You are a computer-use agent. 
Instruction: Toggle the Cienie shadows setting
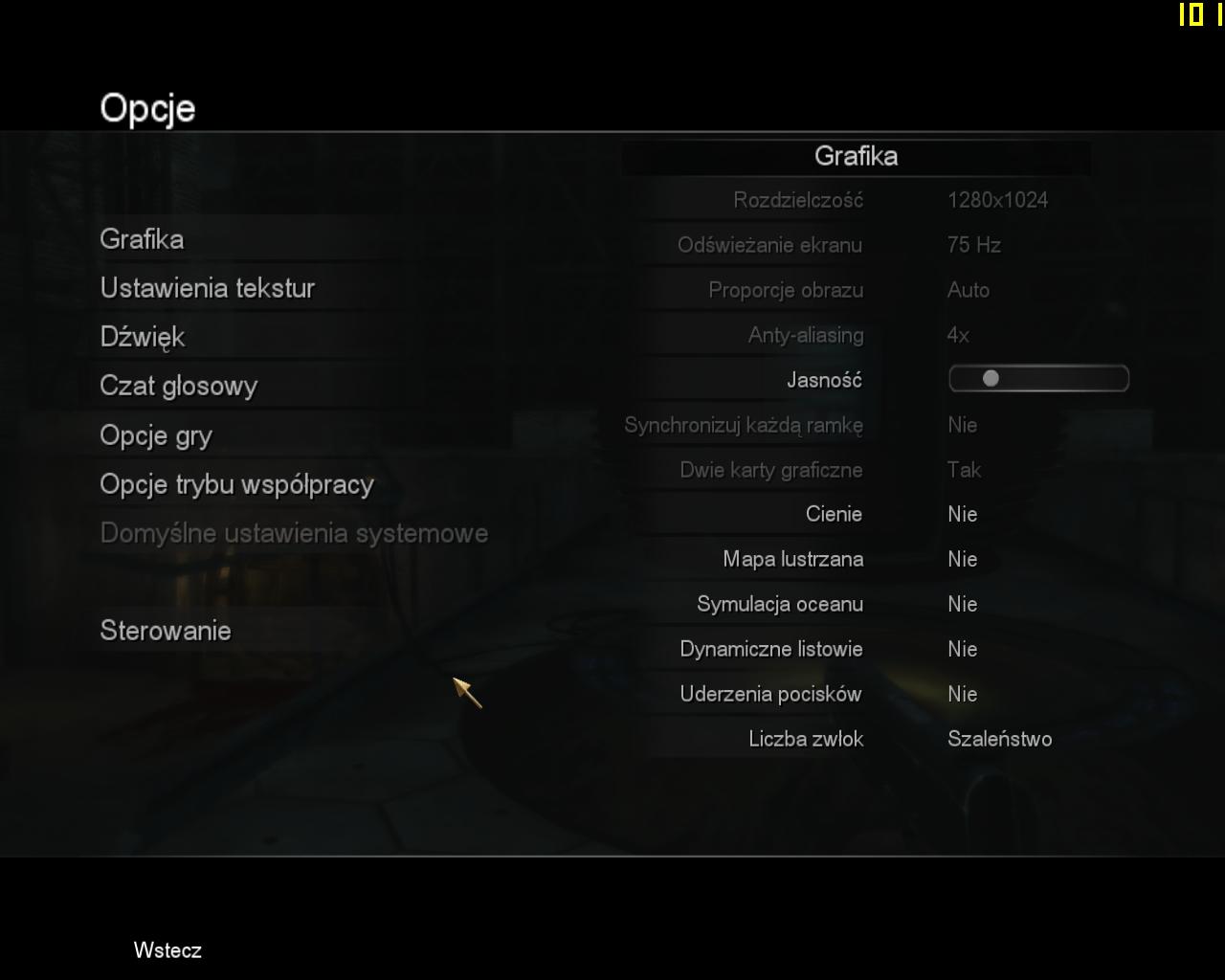(962, 514)
